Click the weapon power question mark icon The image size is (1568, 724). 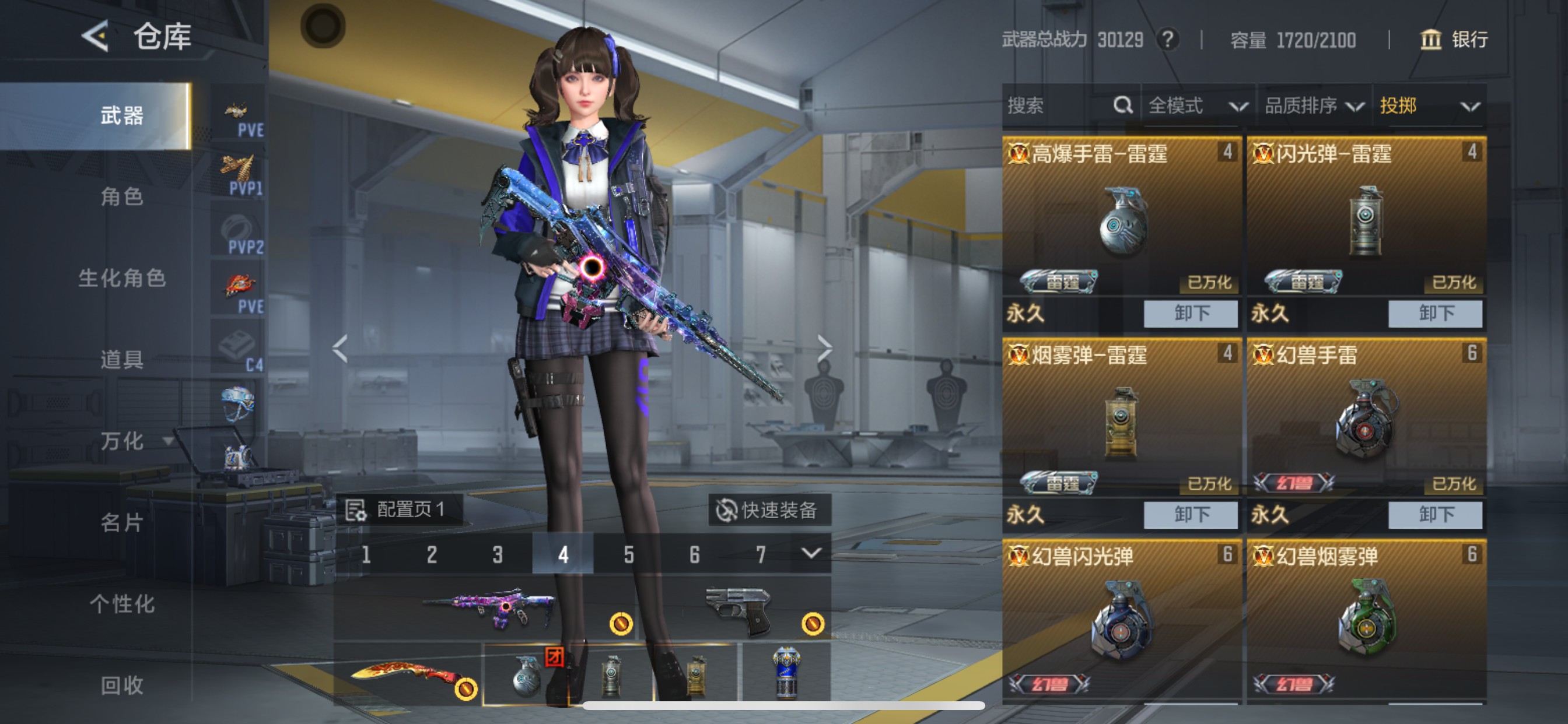click(x=1168, y=40)
